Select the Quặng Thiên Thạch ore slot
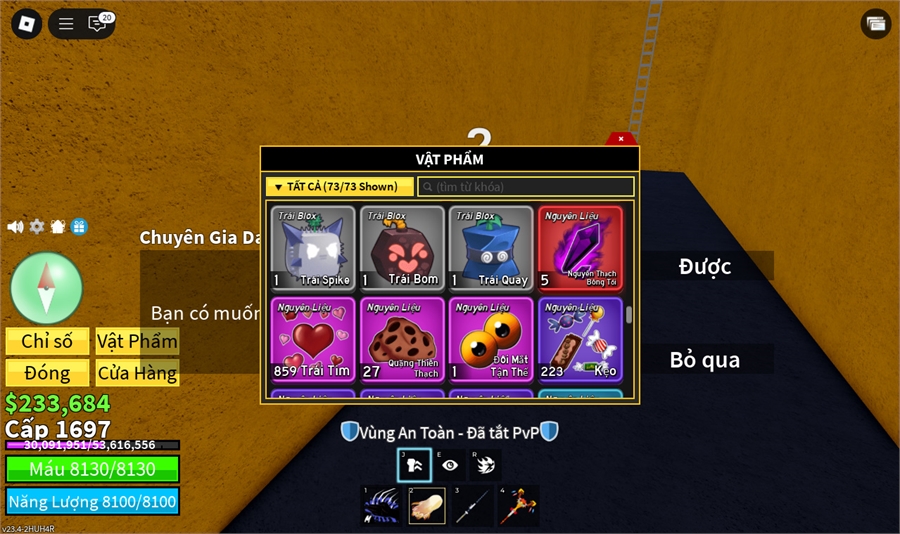Screen dimensions: 900x534 (x=402, y=339)
